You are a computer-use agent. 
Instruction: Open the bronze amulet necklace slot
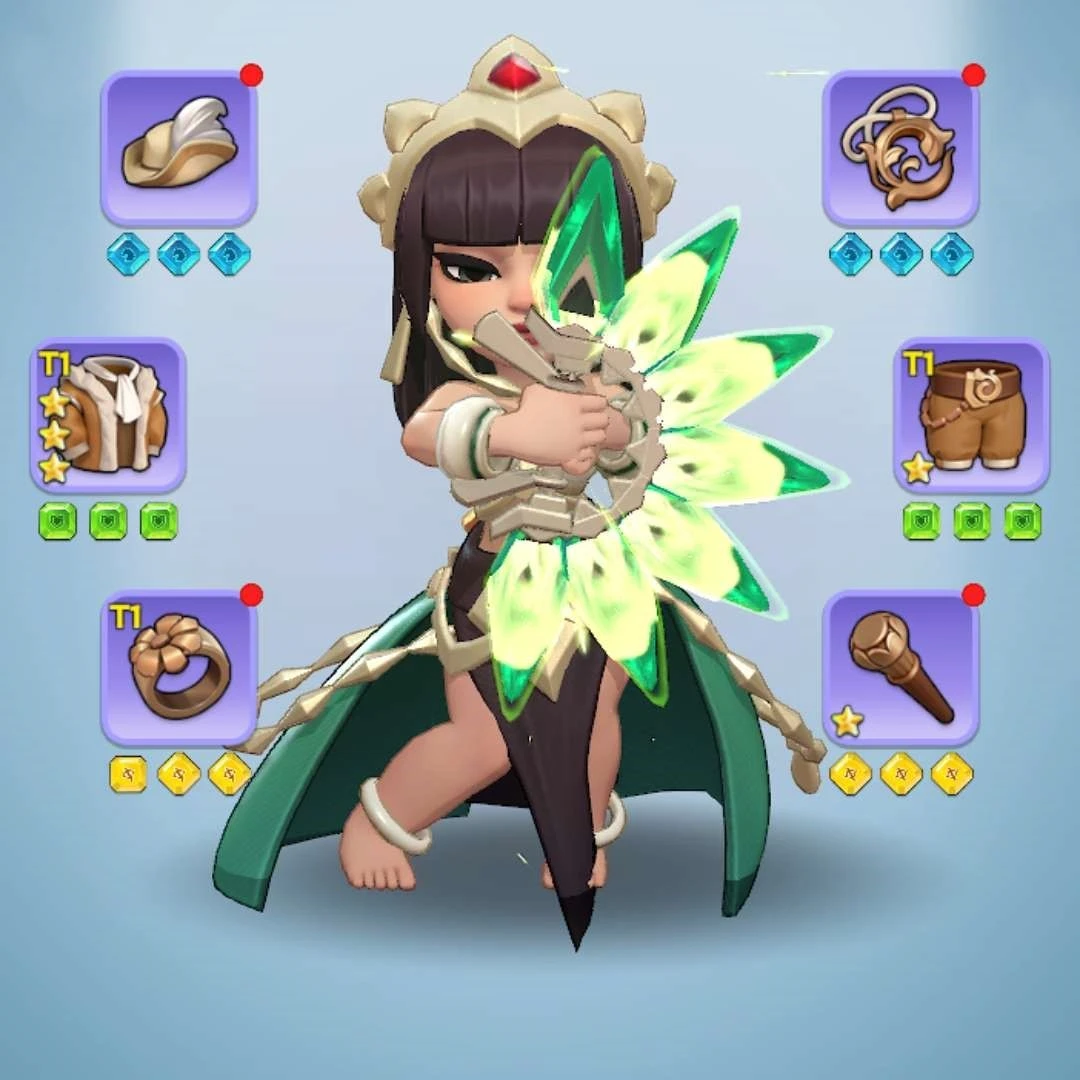tap(900, 149)
